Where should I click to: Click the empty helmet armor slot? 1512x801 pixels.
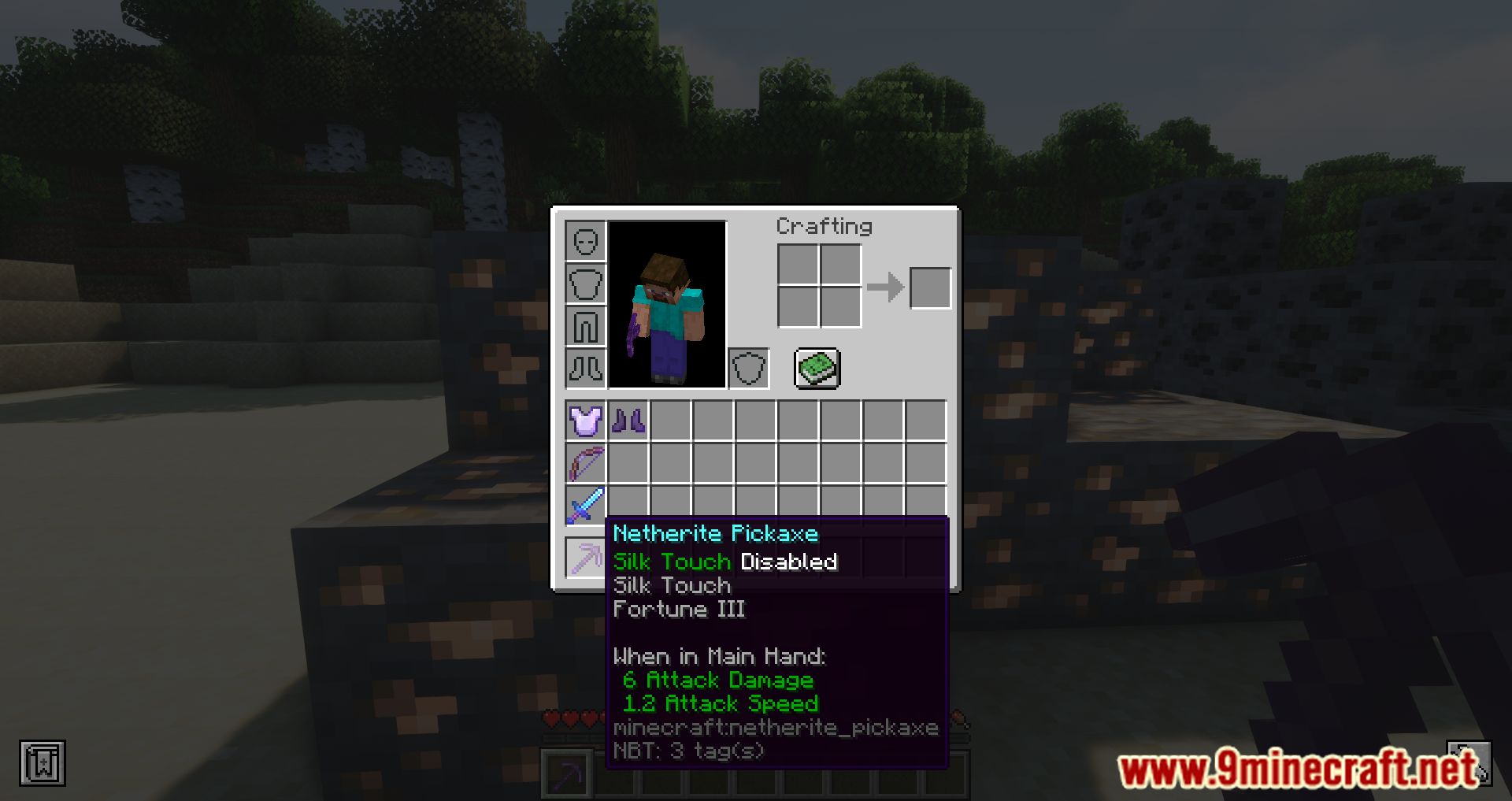586,242
